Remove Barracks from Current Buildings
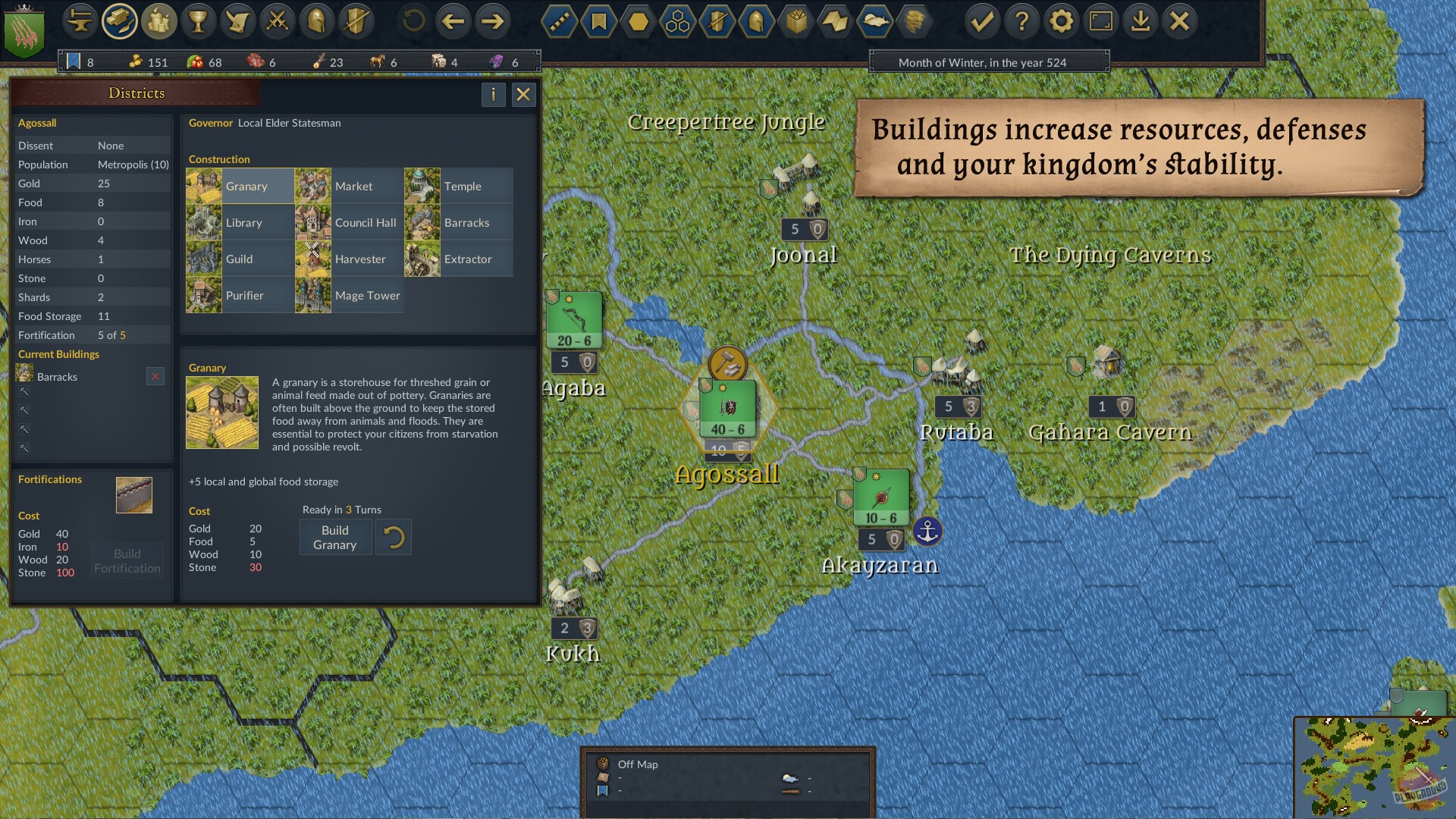Image resolution: width=1456 pixels, height=819 pixels. (x=155, y=376)
